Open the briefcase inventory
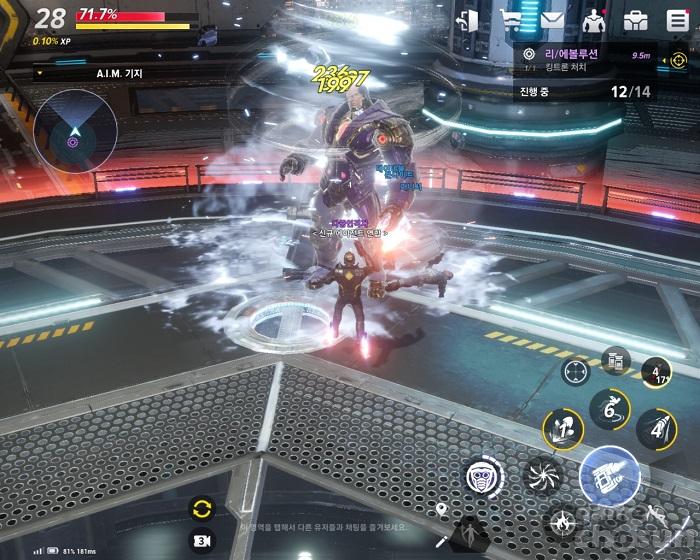 point(635,20)
